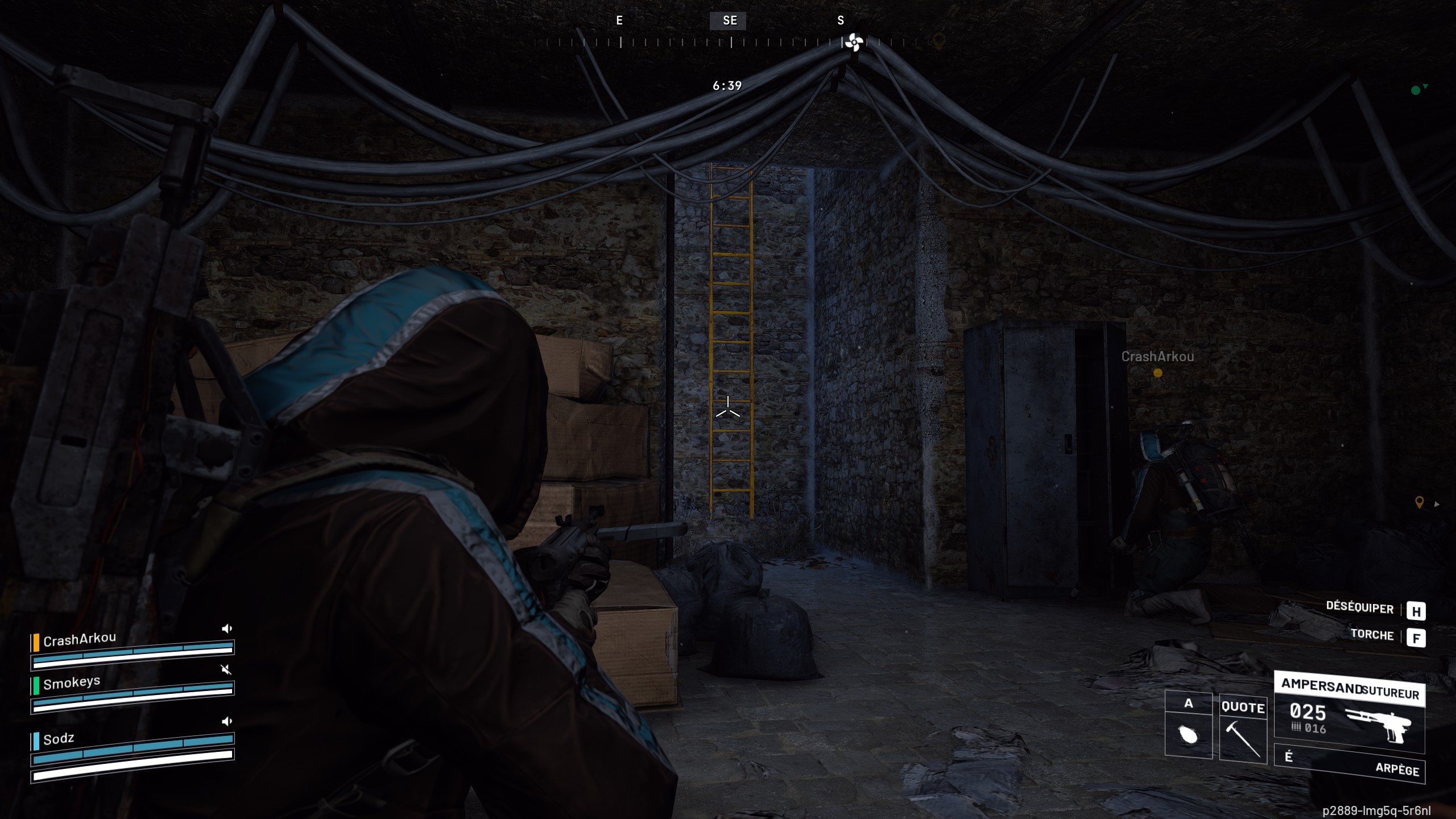Select Sodz in the squad list

point(59,739)
